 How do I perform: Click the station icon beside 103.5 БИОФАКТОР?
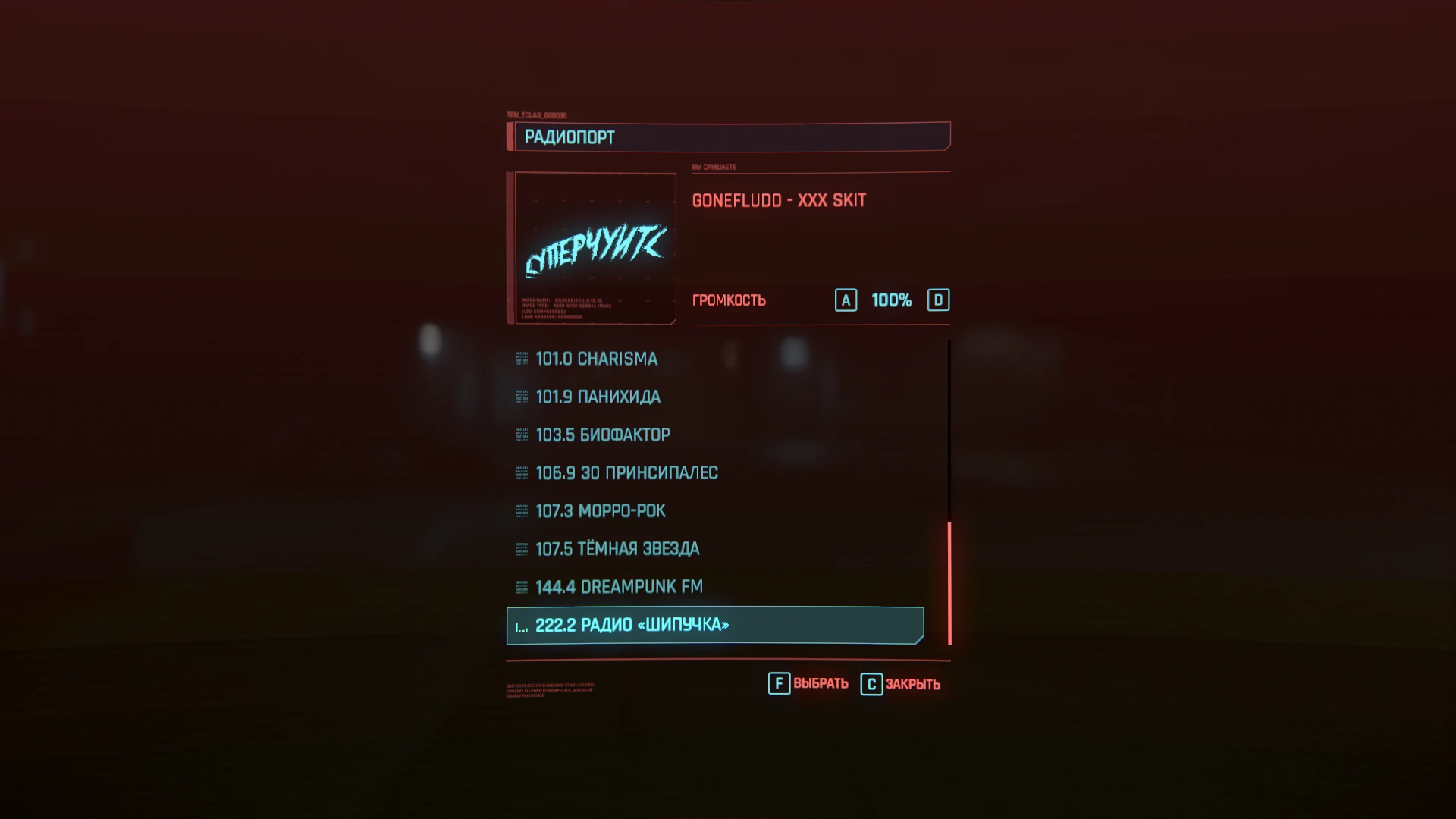click(x=521, y=435)
